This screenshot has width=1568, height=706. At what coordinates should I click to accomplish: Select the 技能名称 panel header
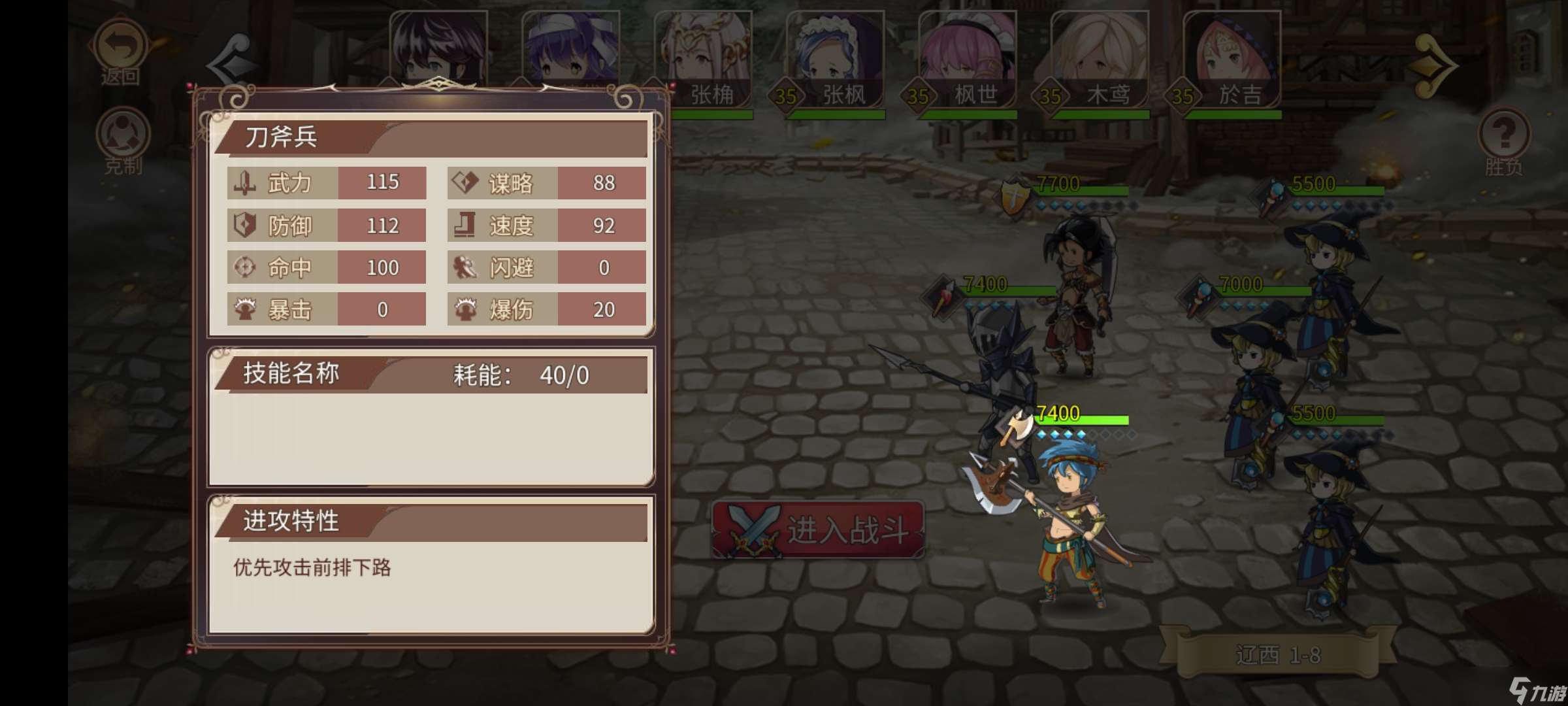point(291,374)
